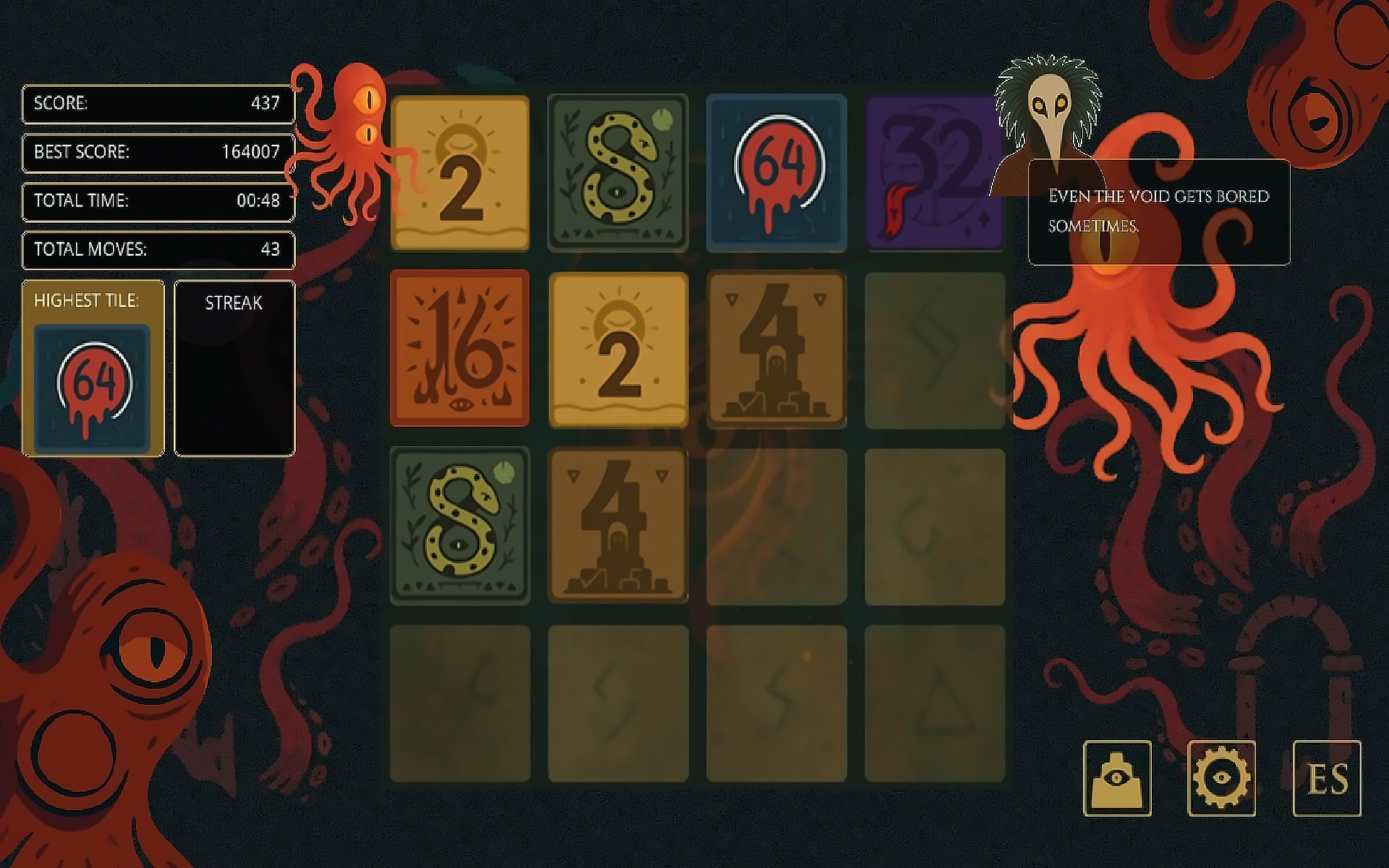The height and width of the screenshot is (868, 1389).
Task: Choose the orange 16 tile
Action: [x=460, y=348]
